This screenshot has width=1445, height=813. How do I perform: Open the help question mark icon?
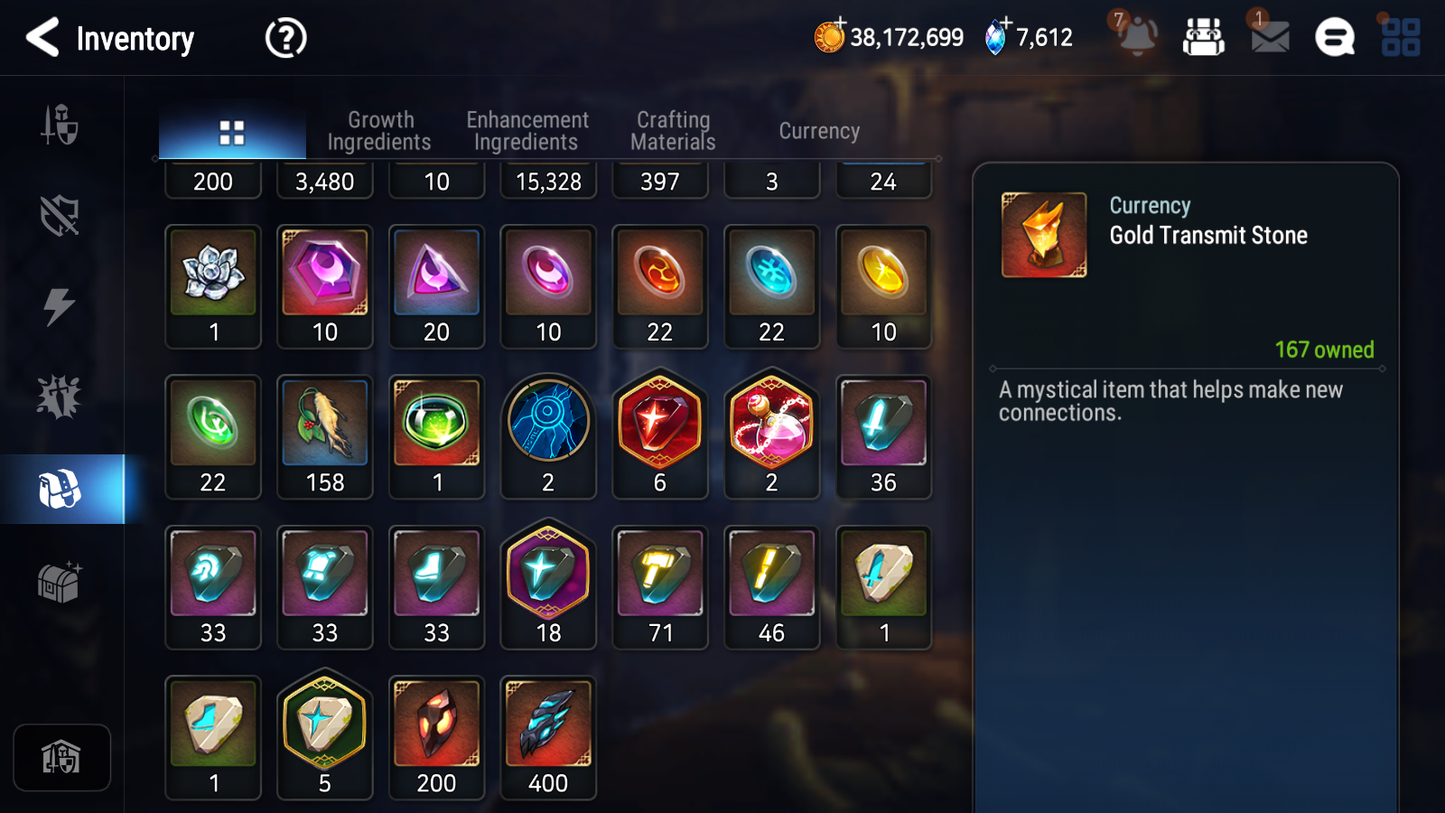point(285,38)
